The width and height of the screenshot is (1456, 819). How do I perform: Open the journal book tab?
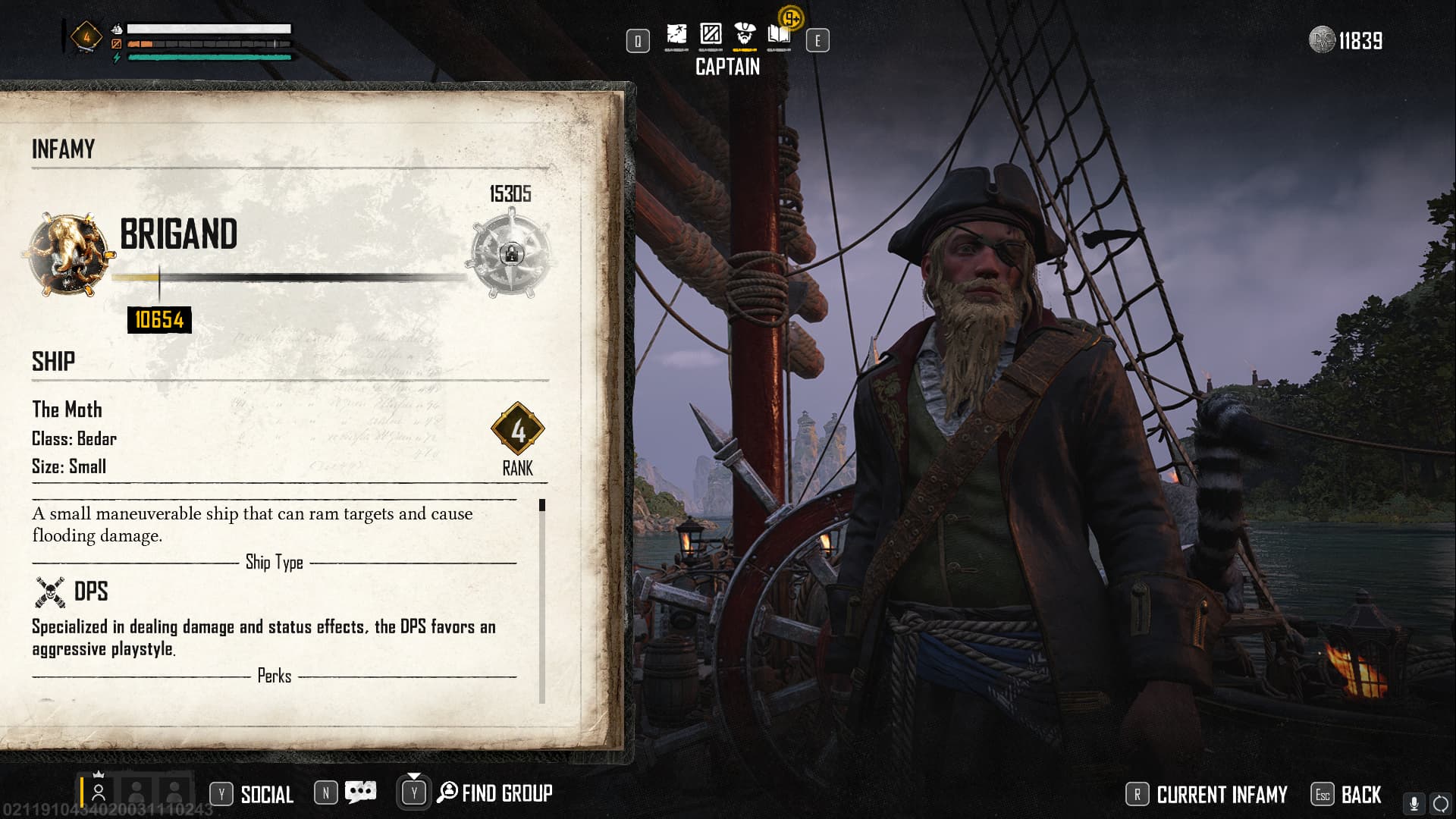pos(779,35)
